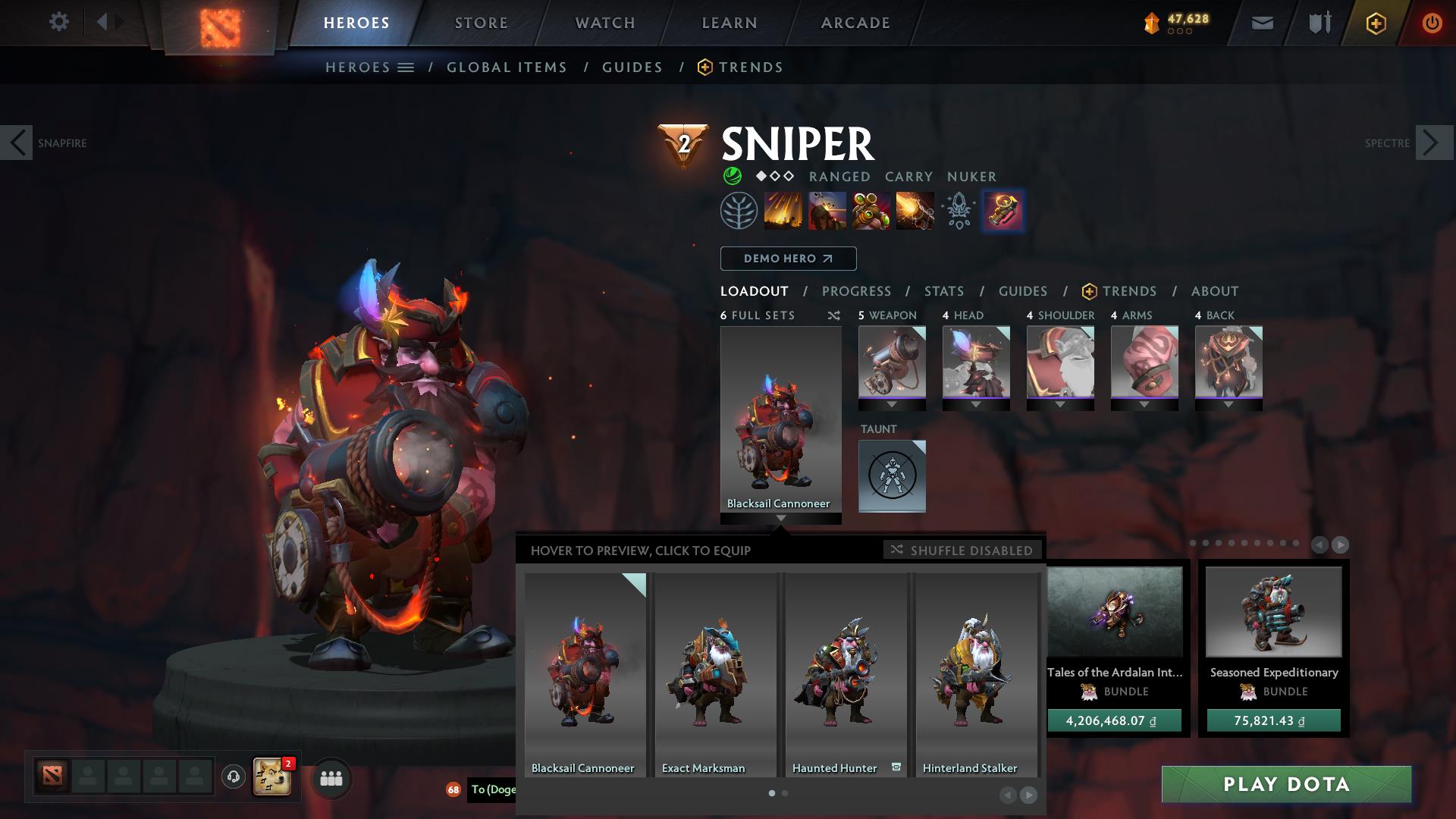
Task: Toggle the Shuffle Disabled button
Action: (x=962, y=550)
